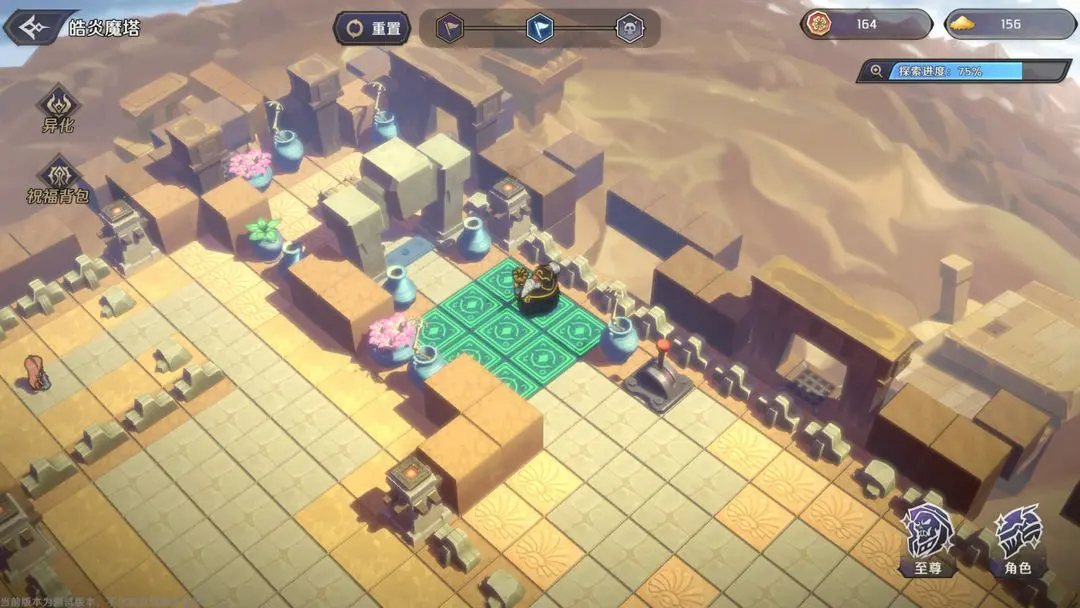This screenshot has width=1080, height=608.
Task: Open the 祝福背包 blessing bag
Action: click(58, 178)
